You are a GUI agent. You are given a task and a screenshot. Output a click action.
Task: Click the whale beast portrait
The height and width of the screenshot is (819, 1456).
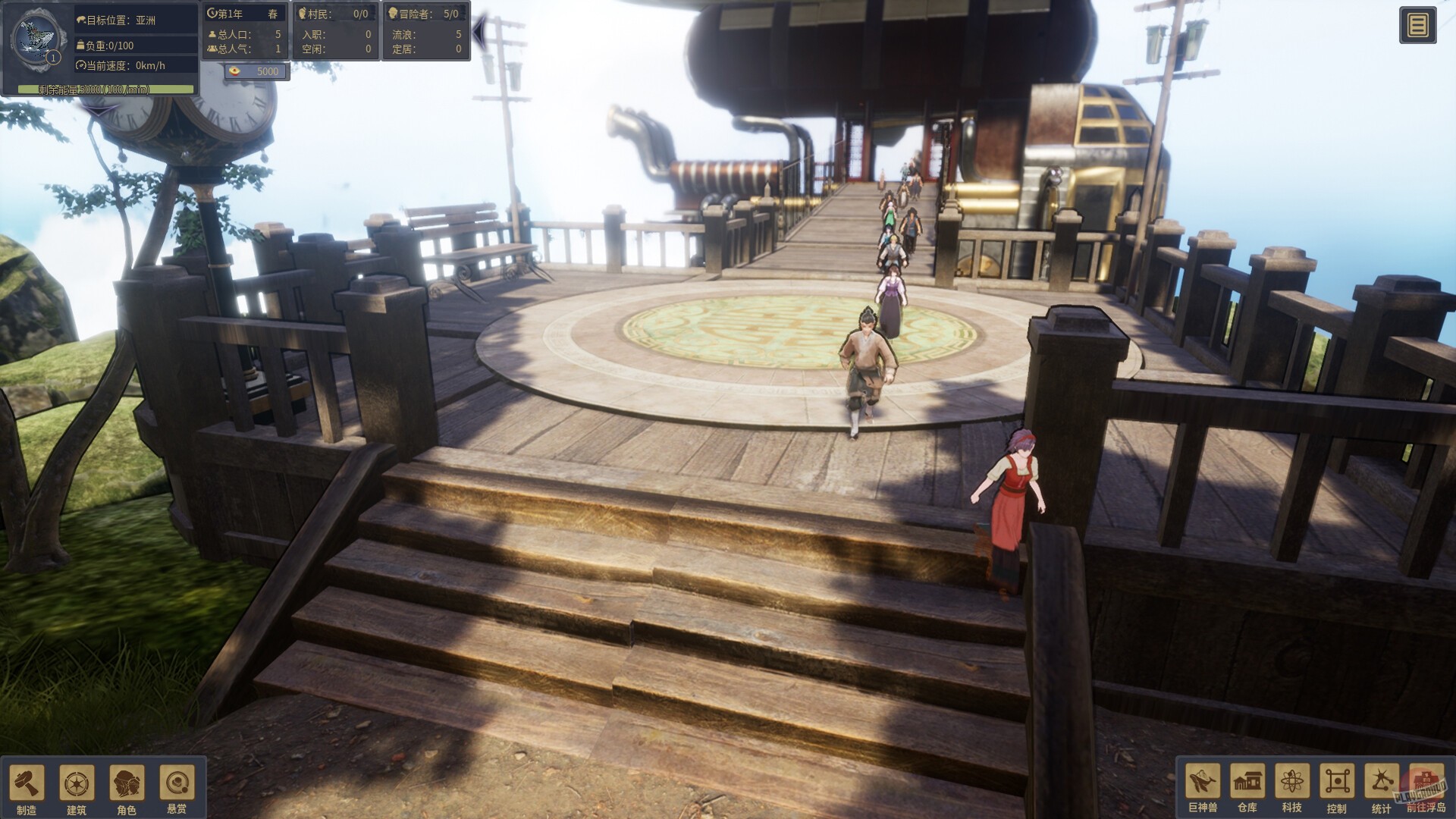tap(36, 39)
